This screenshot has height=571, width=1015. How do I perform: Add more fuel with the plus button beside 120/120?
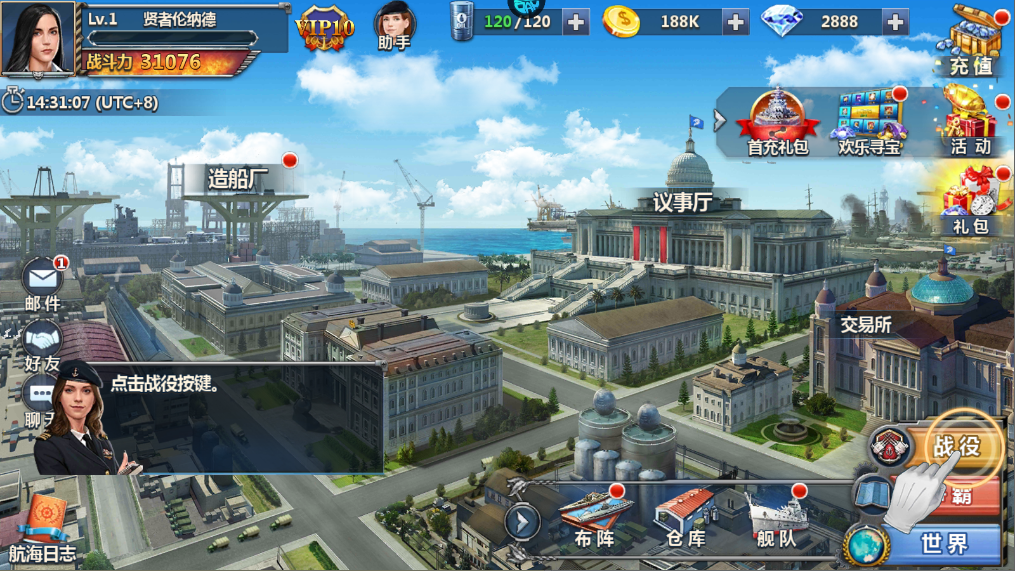coord(576,21)
